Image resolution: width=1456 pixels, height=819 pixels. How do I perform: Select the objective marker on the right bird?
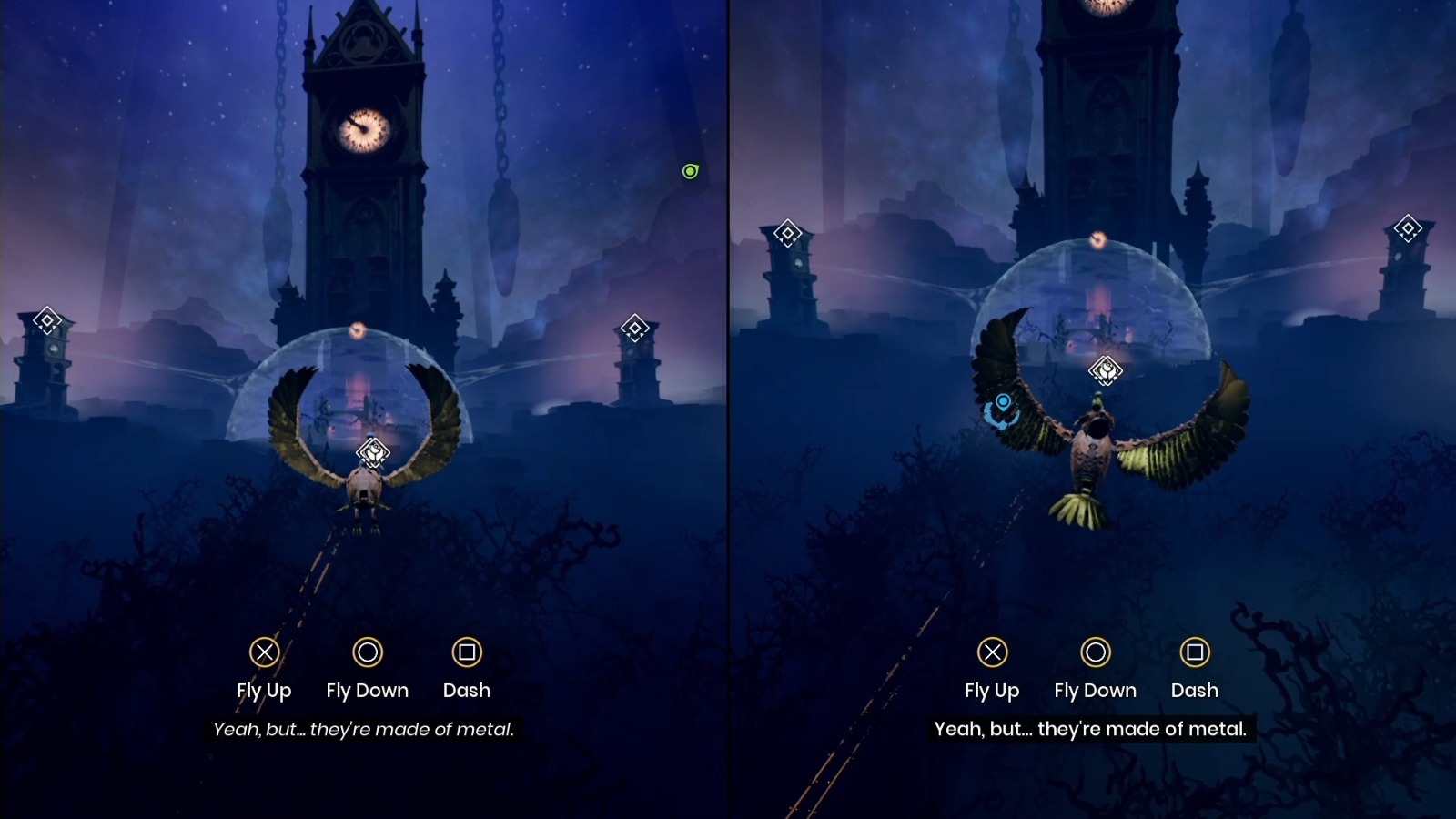pos(1106,371)
